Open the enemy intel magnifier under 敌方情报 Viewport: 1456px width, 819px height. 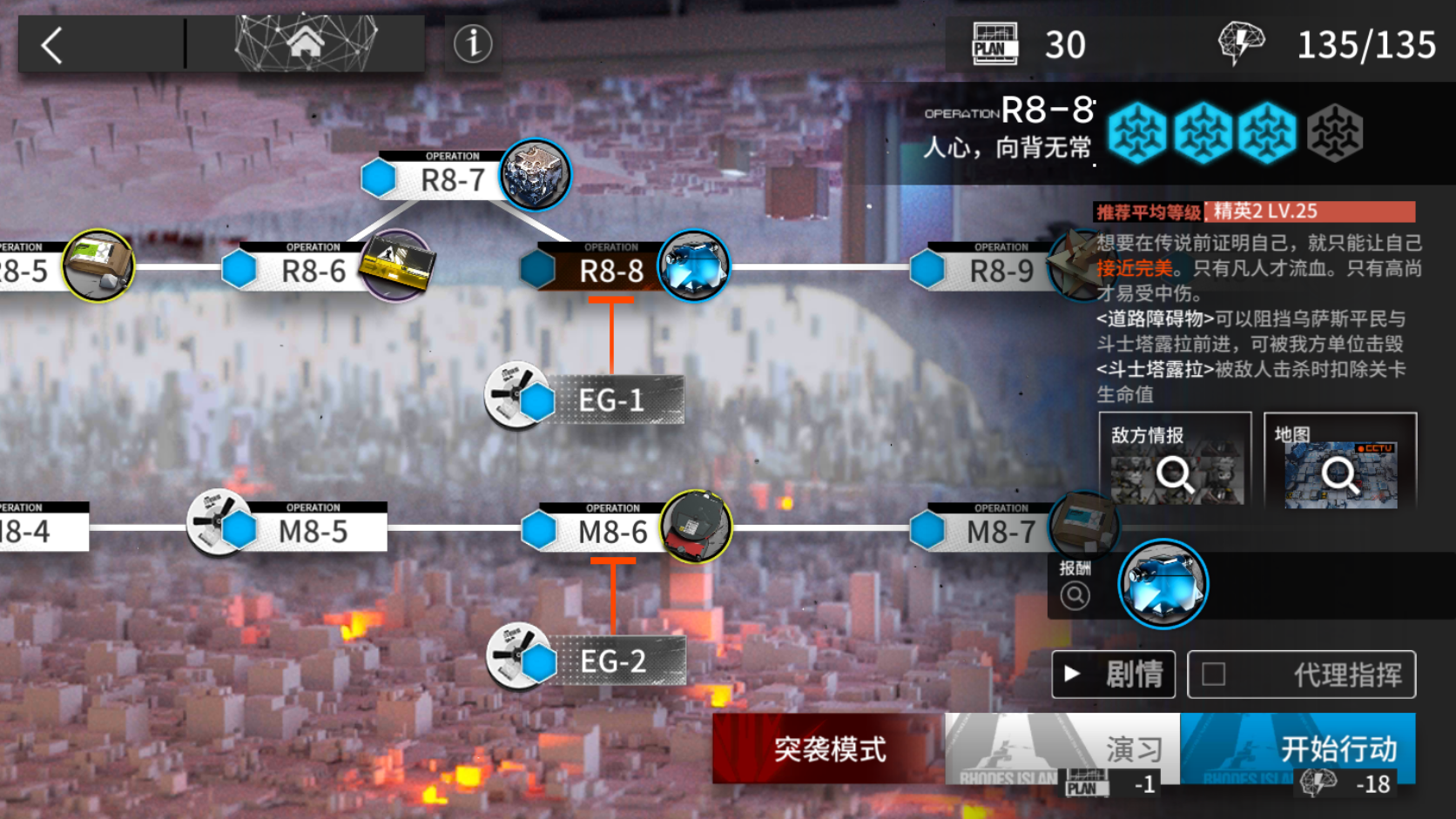(x=1178, y=474)
